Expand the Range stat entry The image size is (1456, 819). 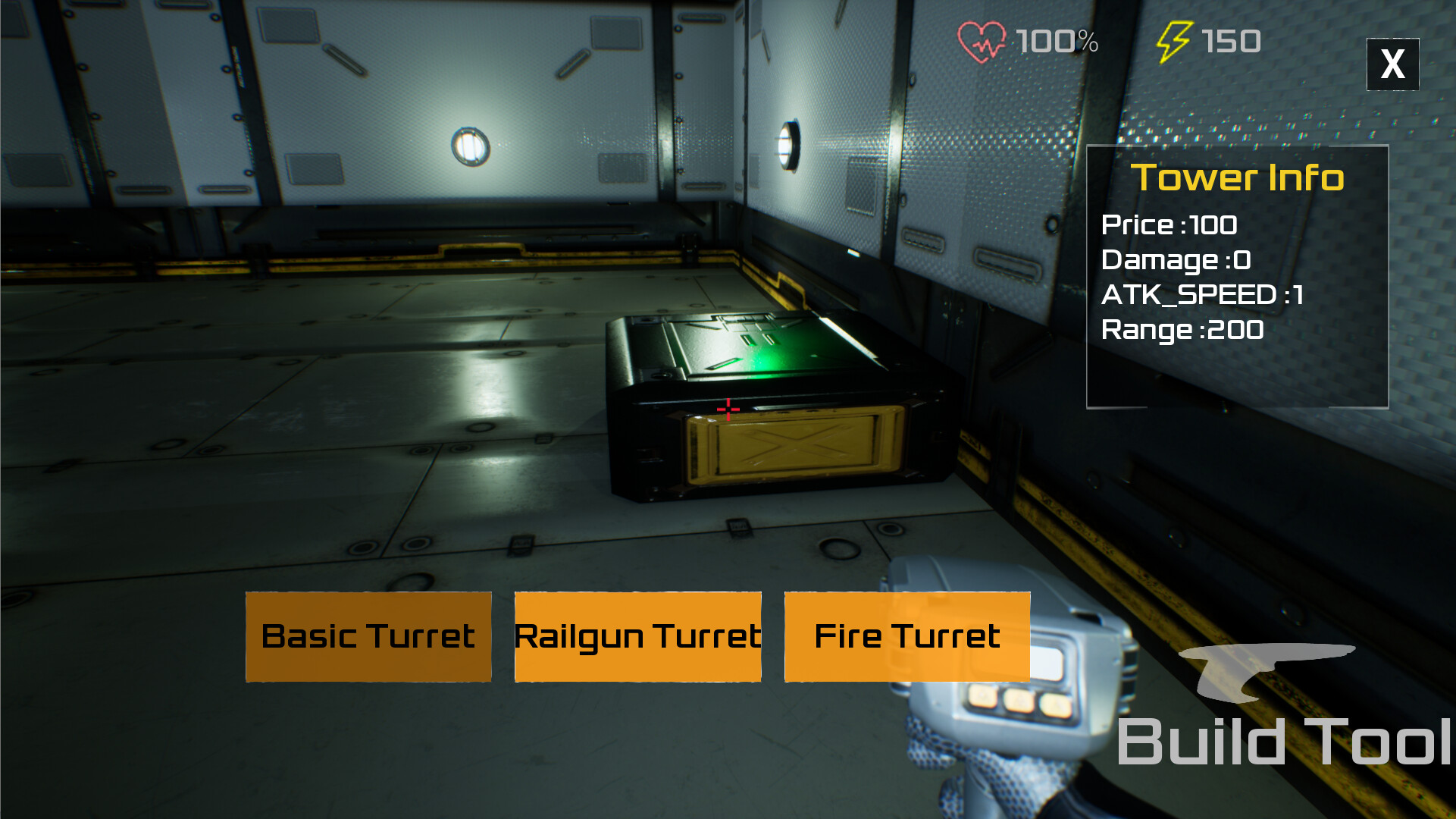(1182, 330)
